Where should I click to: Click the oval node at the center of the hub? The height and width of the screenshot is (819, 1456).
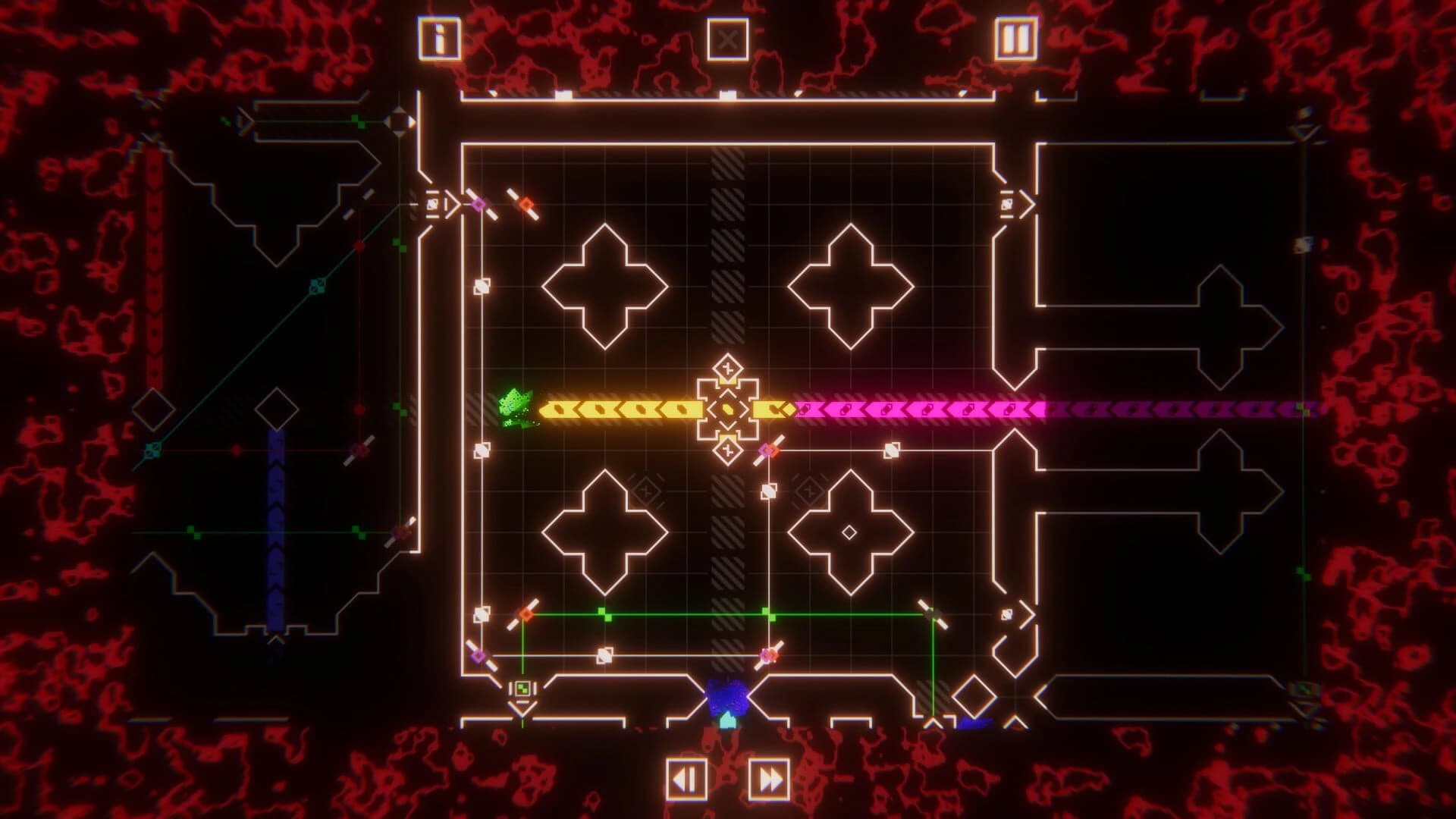point(726,409)
